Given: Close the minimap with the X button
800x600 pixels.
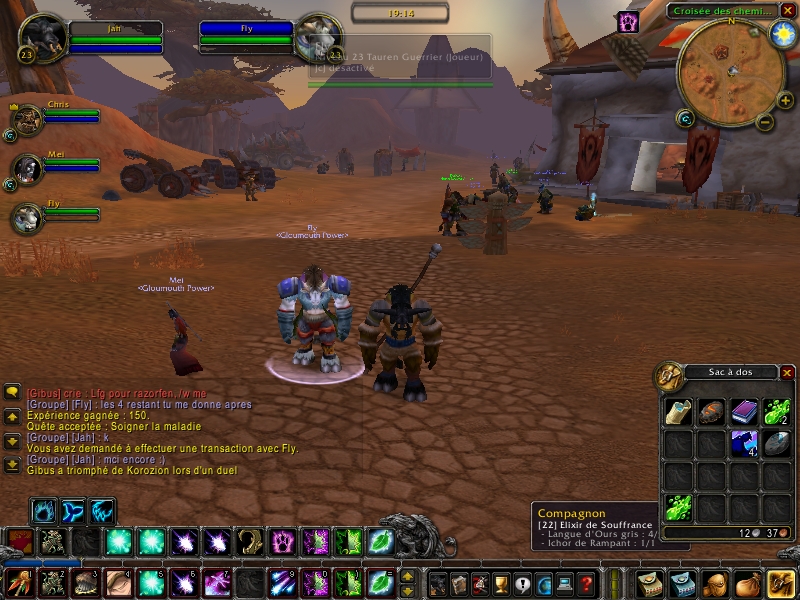Looking at the screenshot, I should click(x=786, y=10).
